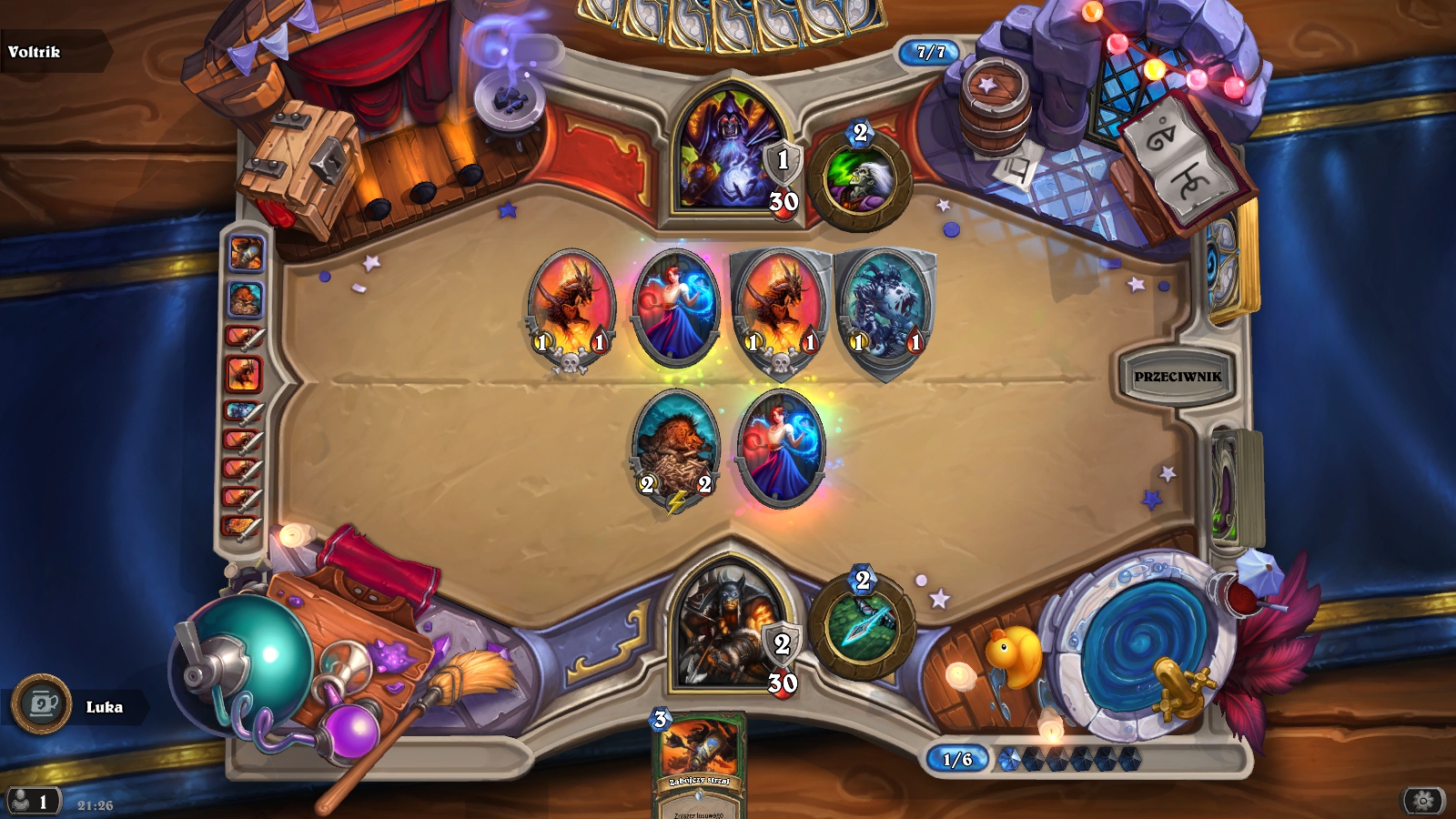This screenshot has height=819, width=1456.
Task: Click the spectator count icon
Action: [32, 802]
